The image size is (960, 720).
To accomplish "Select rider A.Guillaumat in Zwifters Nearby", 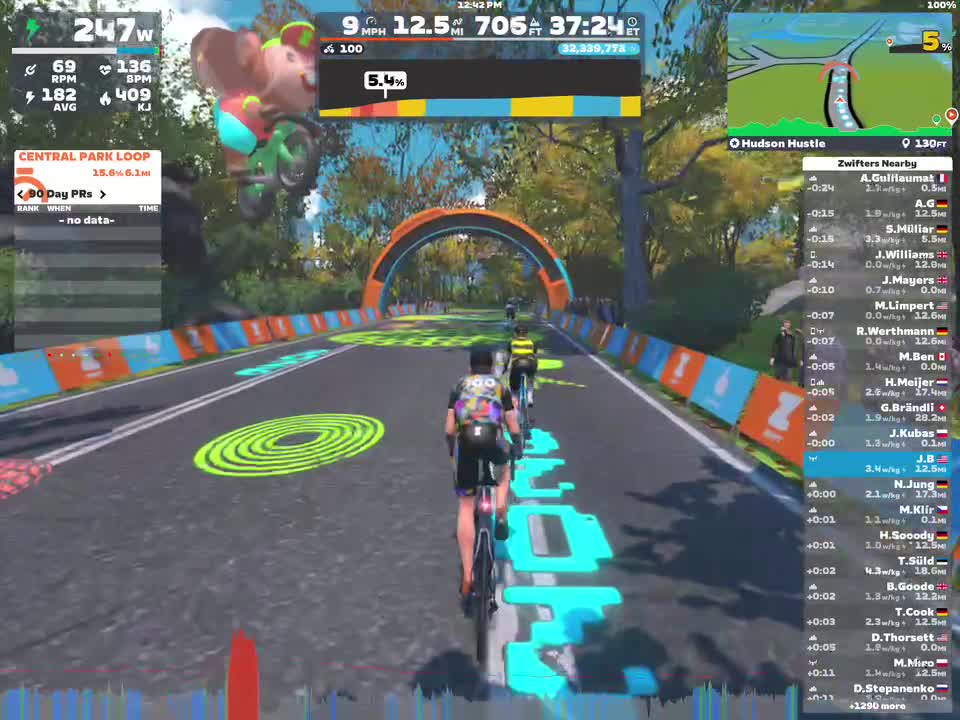I will click(877, 183).
